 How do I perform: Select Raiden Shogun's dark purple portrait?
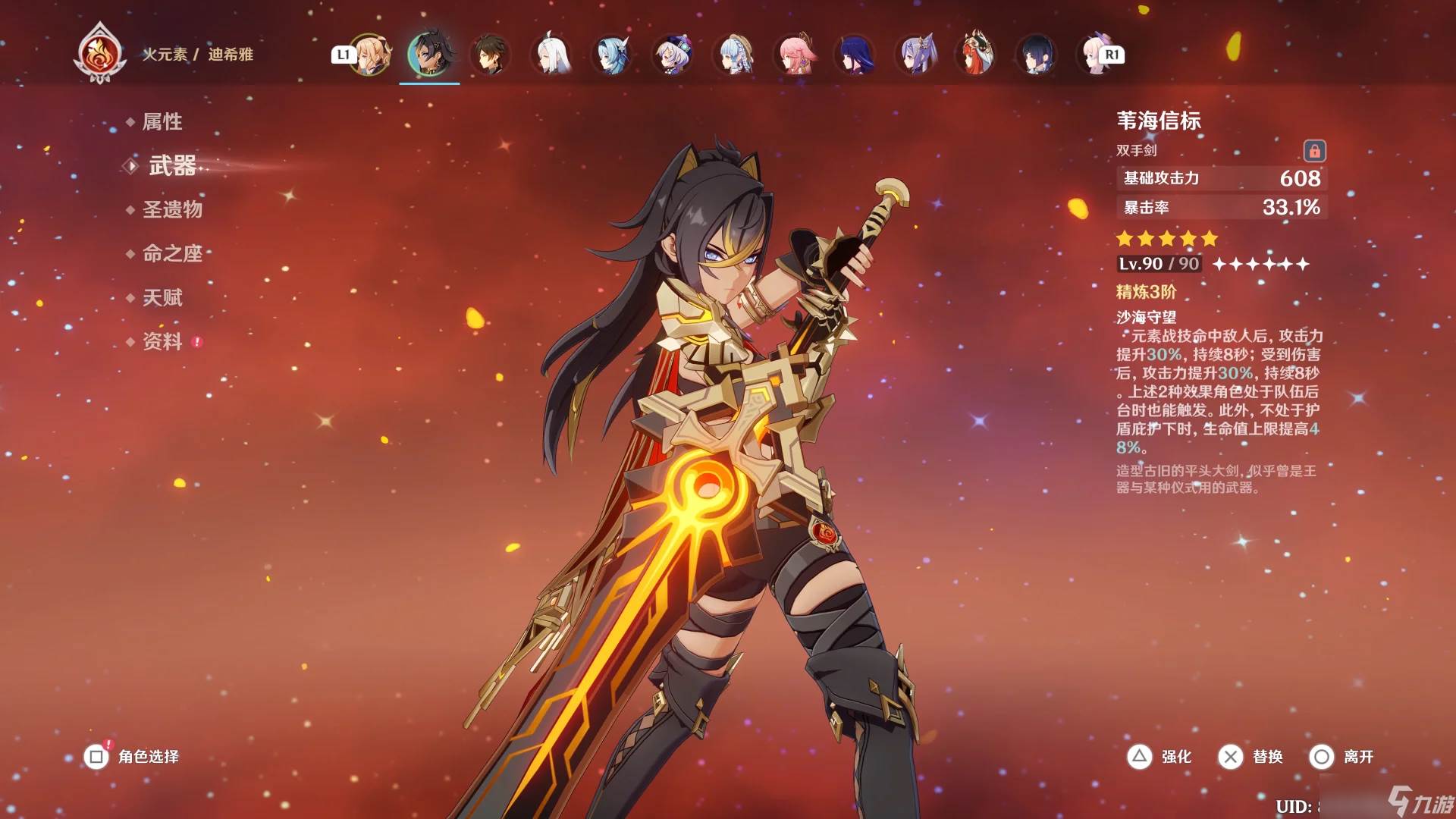[x=855, y=55]
